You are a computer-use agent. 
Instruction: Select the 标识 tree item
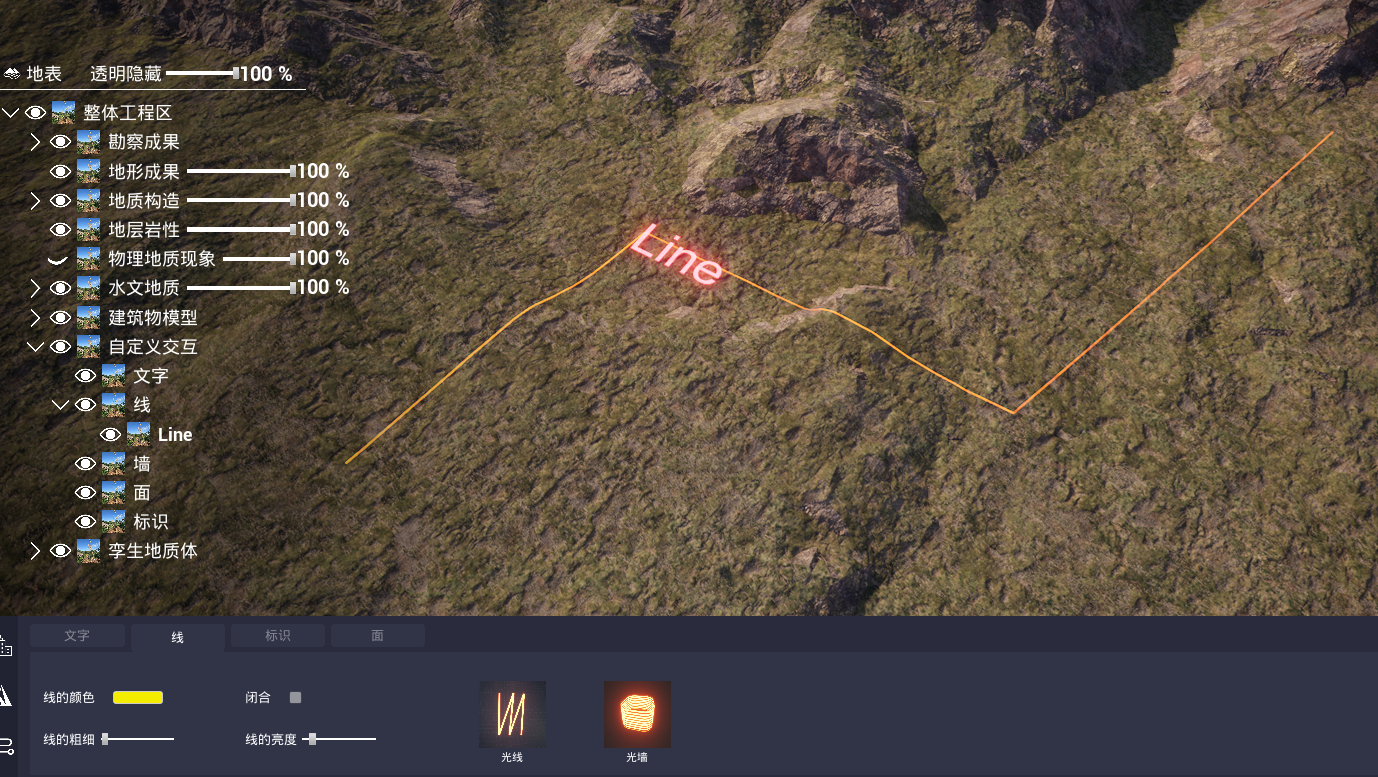click(151, 522)
